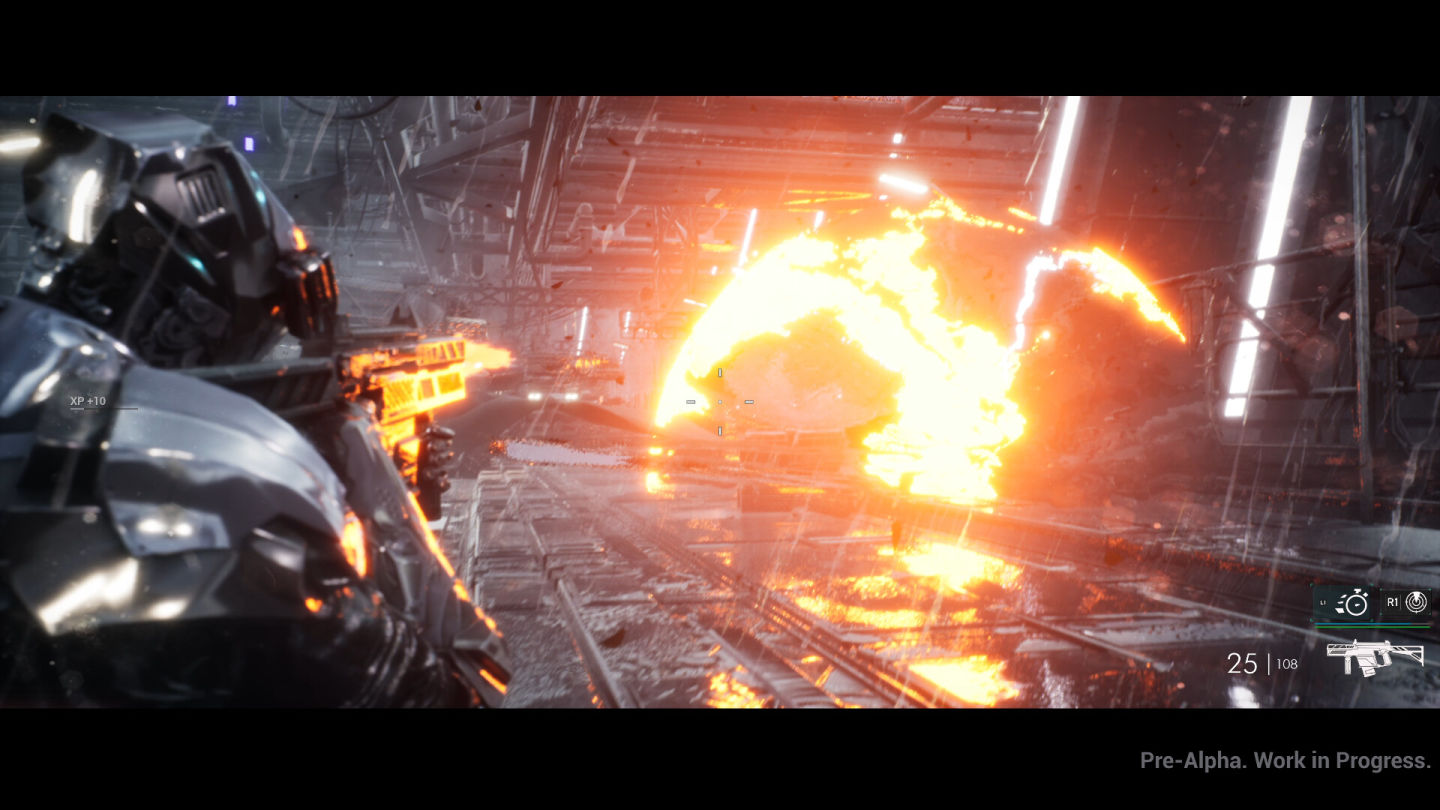Click the white weapon silhouette in the HUD
Image resolution: width=1440 pixels, height=810 pixels.
[1374, 660]
